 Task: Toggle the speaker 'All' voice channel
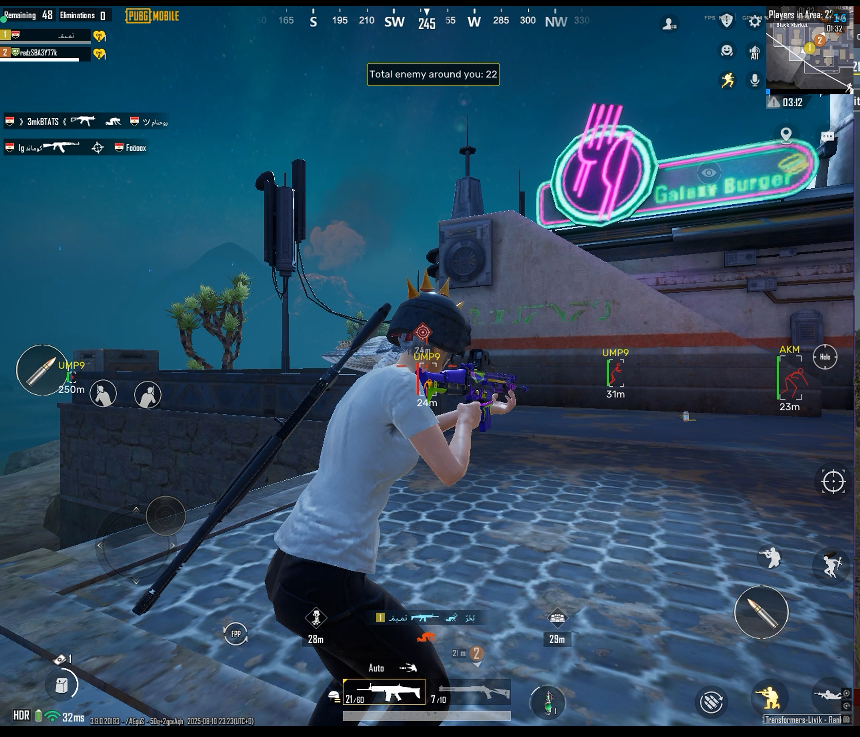[755, 51]
